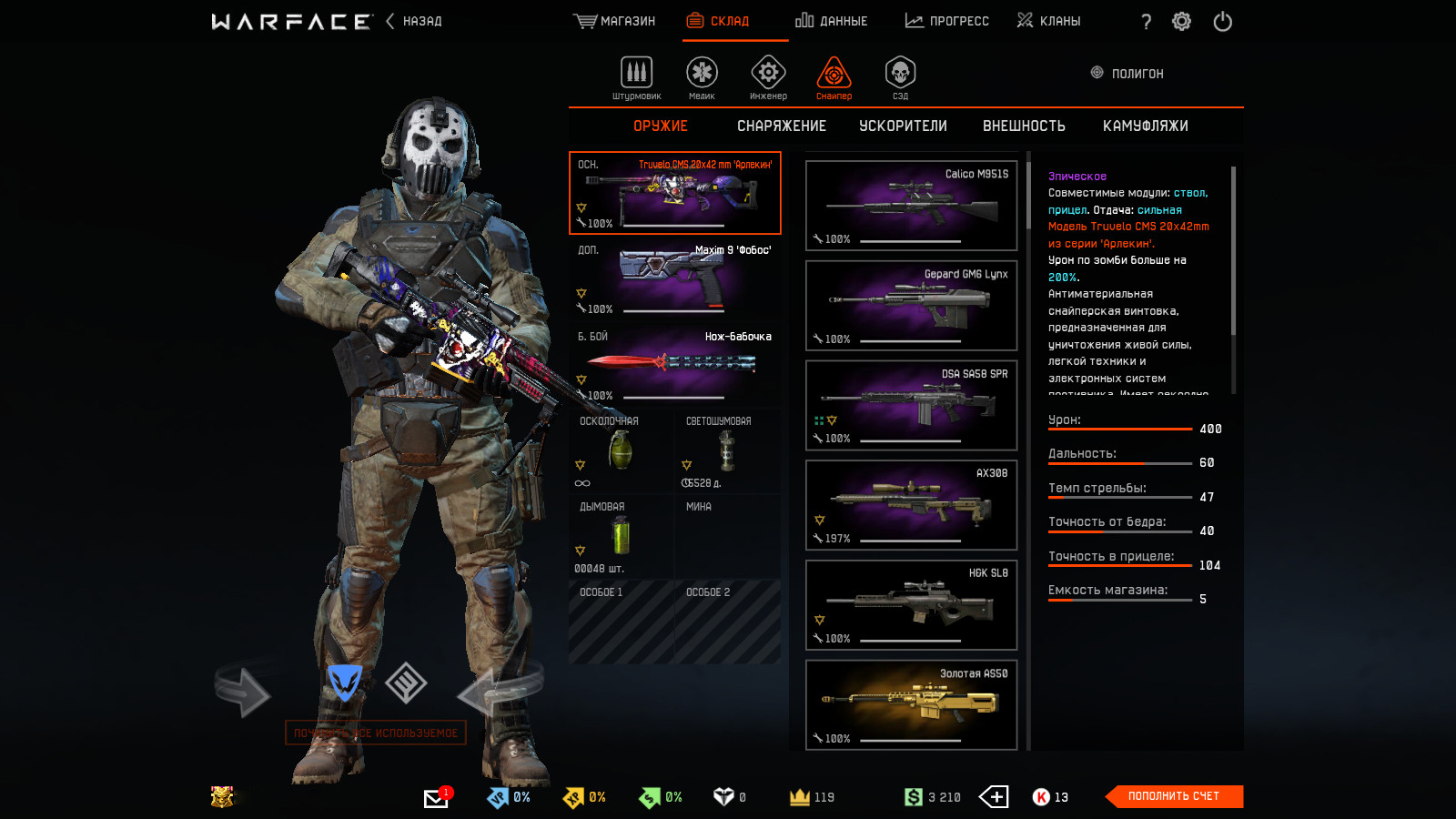Viewport: 1456px width, 819px height.
Task: Open the mail envelope icon
Action: (x=436, y=798)
